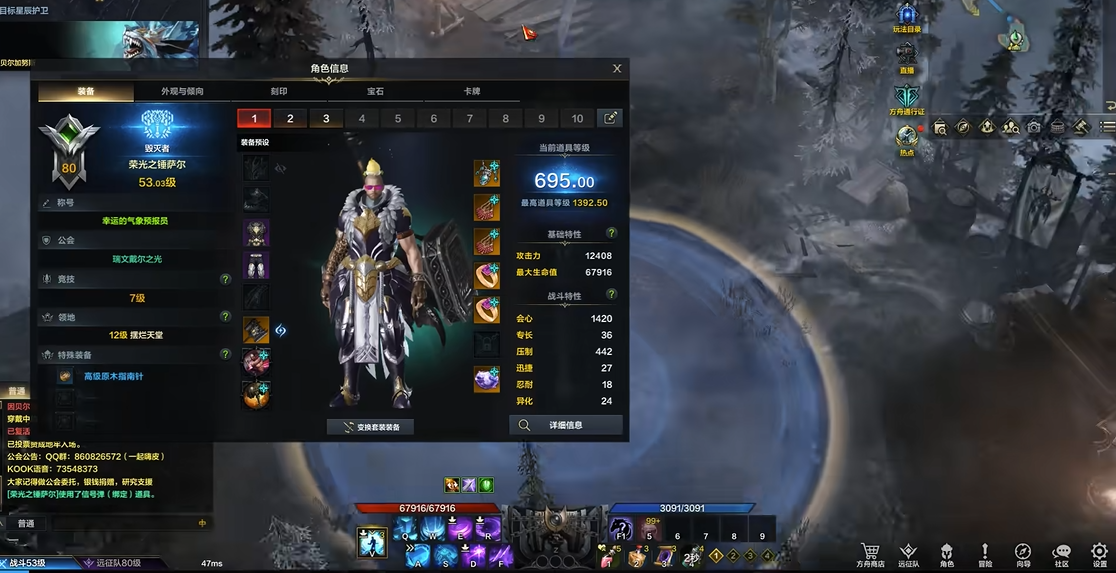Click the 变换套装装备 button
Viewport: 1116px width, 573px height.
pyautogui.click(x=370, y=427)
